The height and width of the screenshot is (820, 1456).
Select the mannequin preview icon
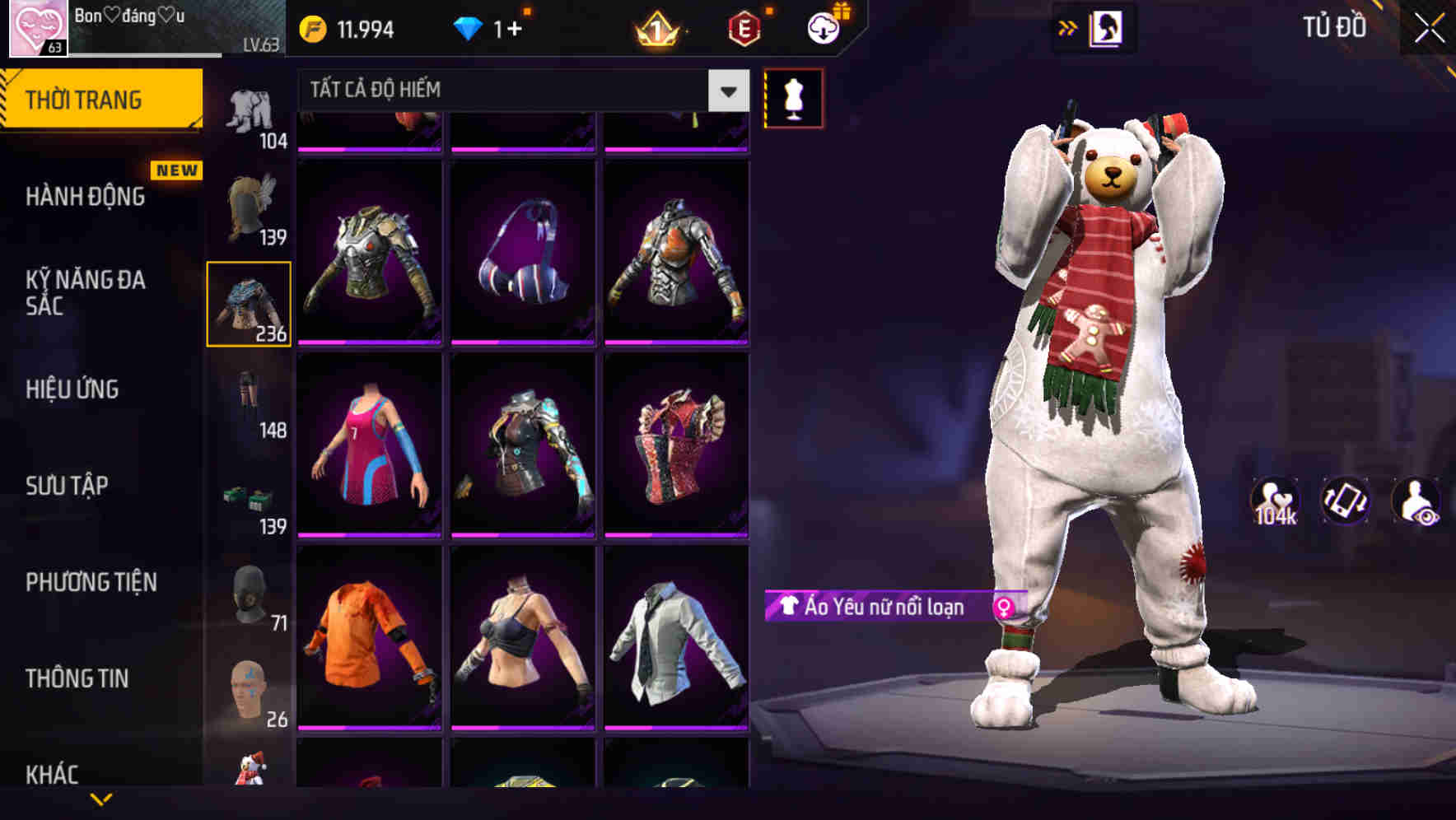[793, 97]
